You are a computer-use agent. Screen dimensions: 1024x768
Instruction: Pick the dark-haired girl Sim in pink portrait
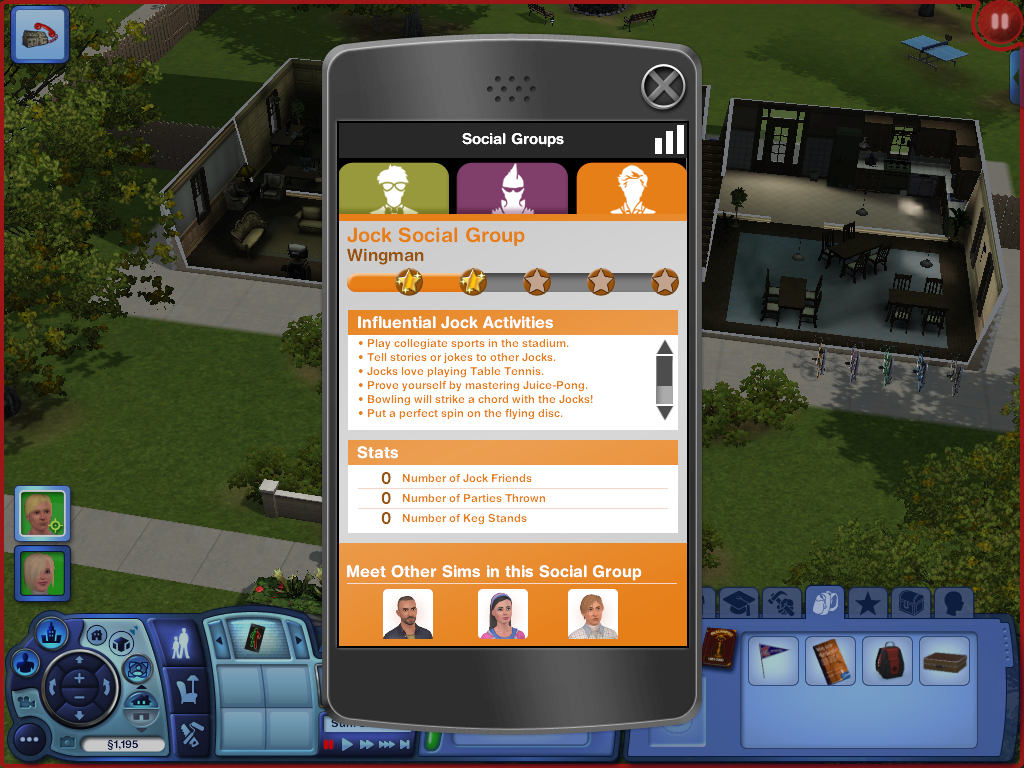[502, 614]
